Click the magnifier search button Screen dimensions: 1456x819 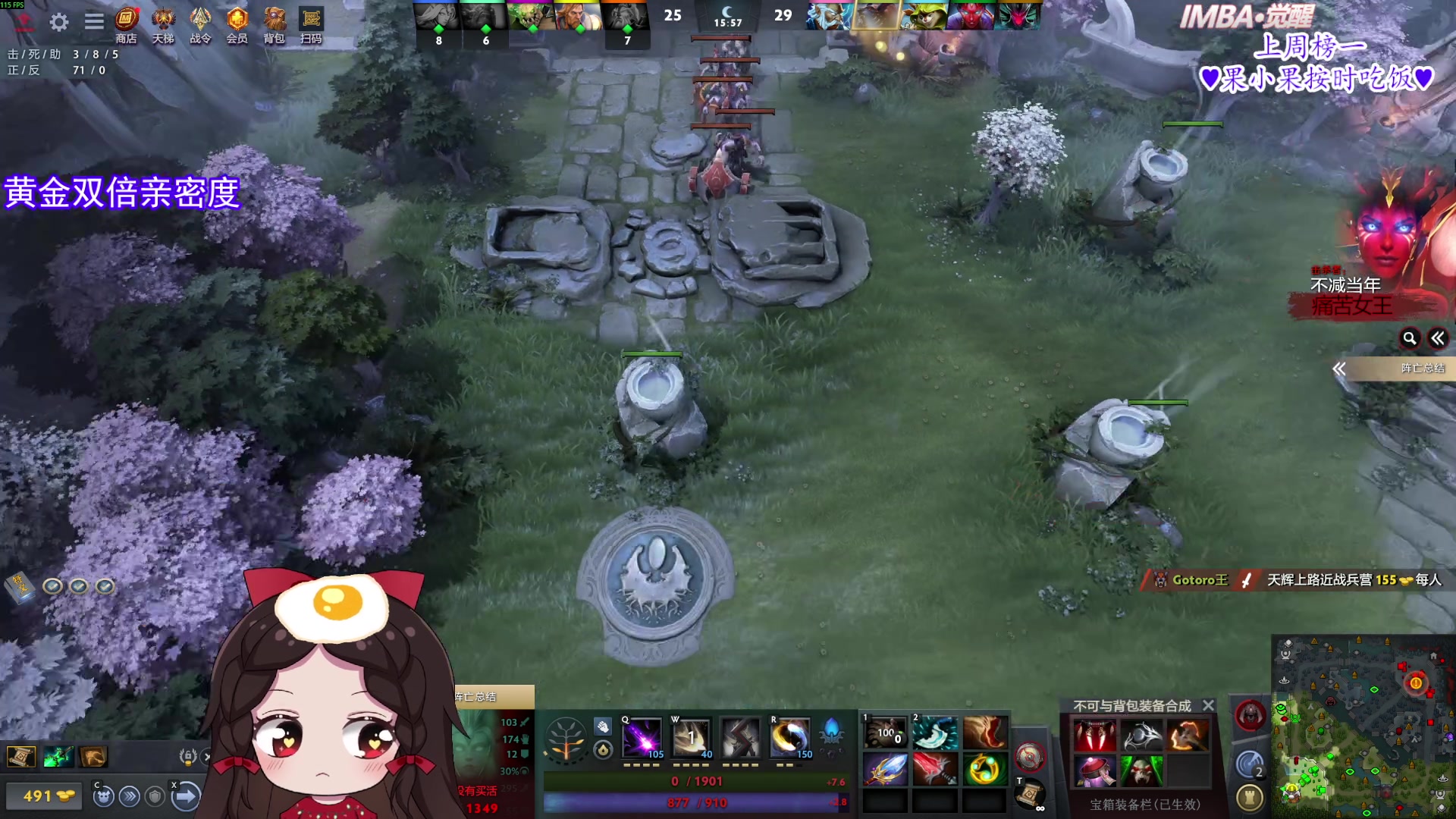1409,338
